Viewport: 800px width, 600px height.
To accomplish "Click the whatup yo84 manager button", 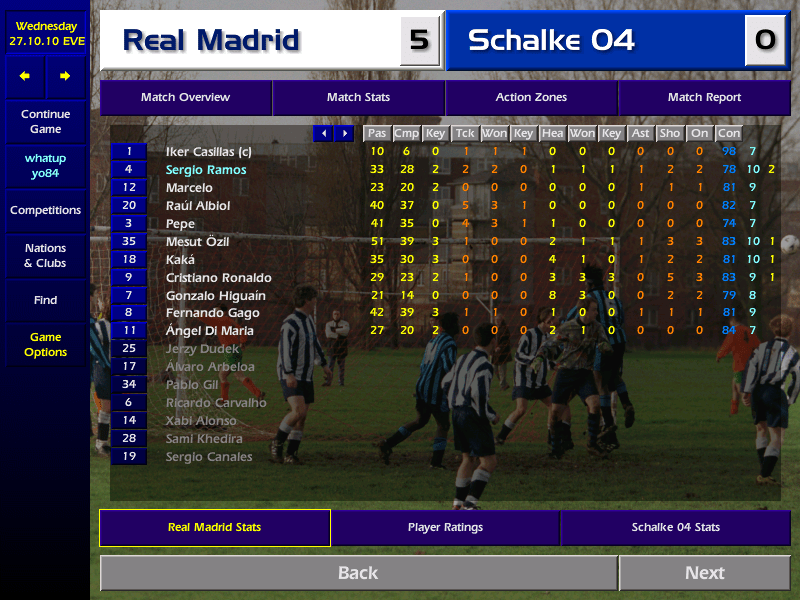I will pos(45,167).
